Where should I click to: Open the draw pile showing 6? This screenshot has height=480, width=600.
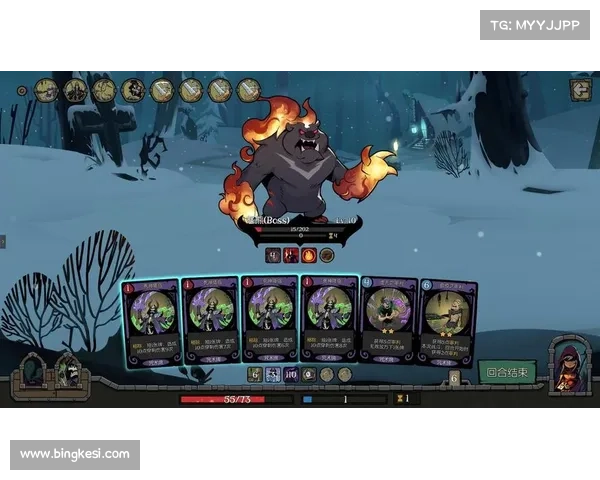(454, 378)
